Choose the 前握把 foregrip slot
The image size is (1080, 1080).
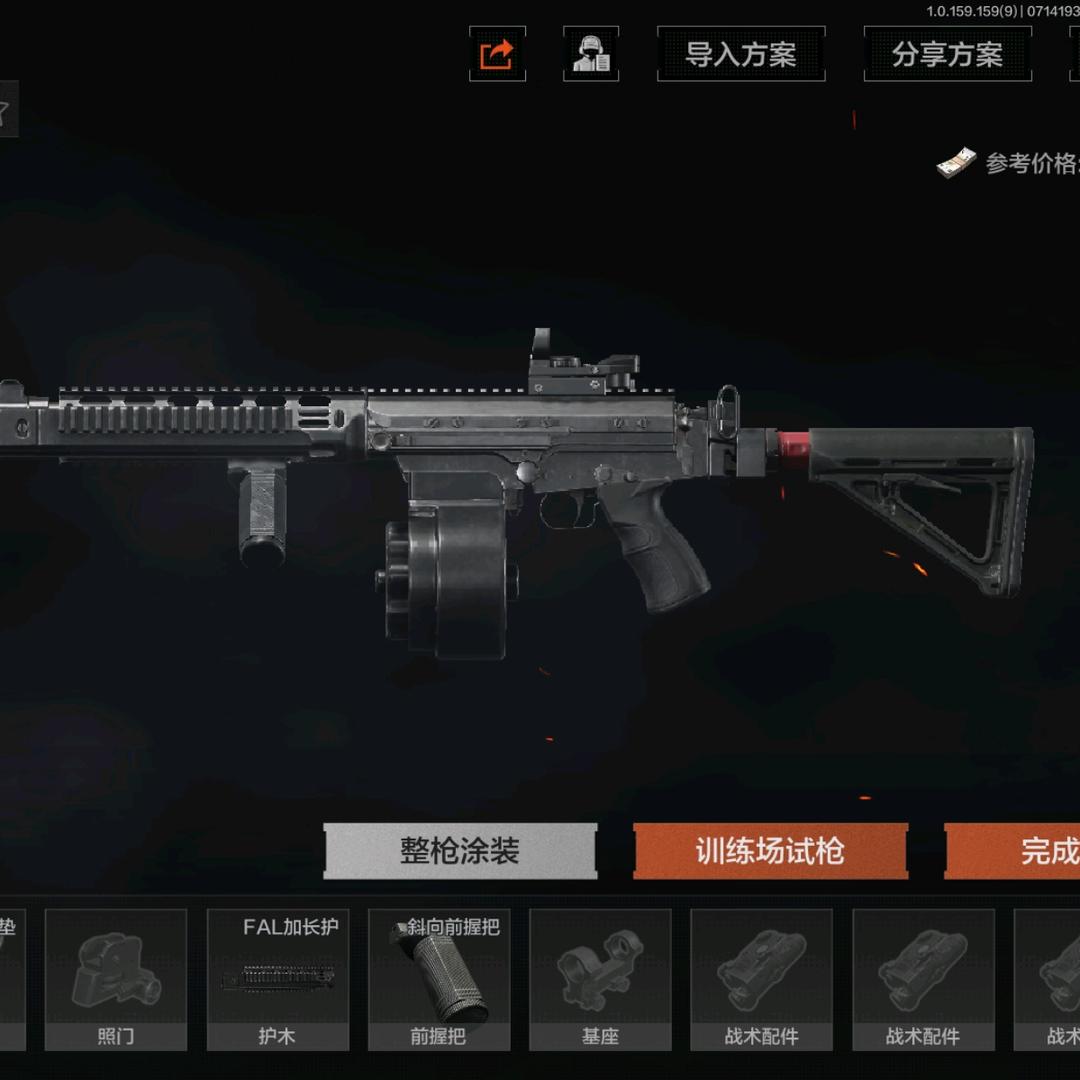439,980
